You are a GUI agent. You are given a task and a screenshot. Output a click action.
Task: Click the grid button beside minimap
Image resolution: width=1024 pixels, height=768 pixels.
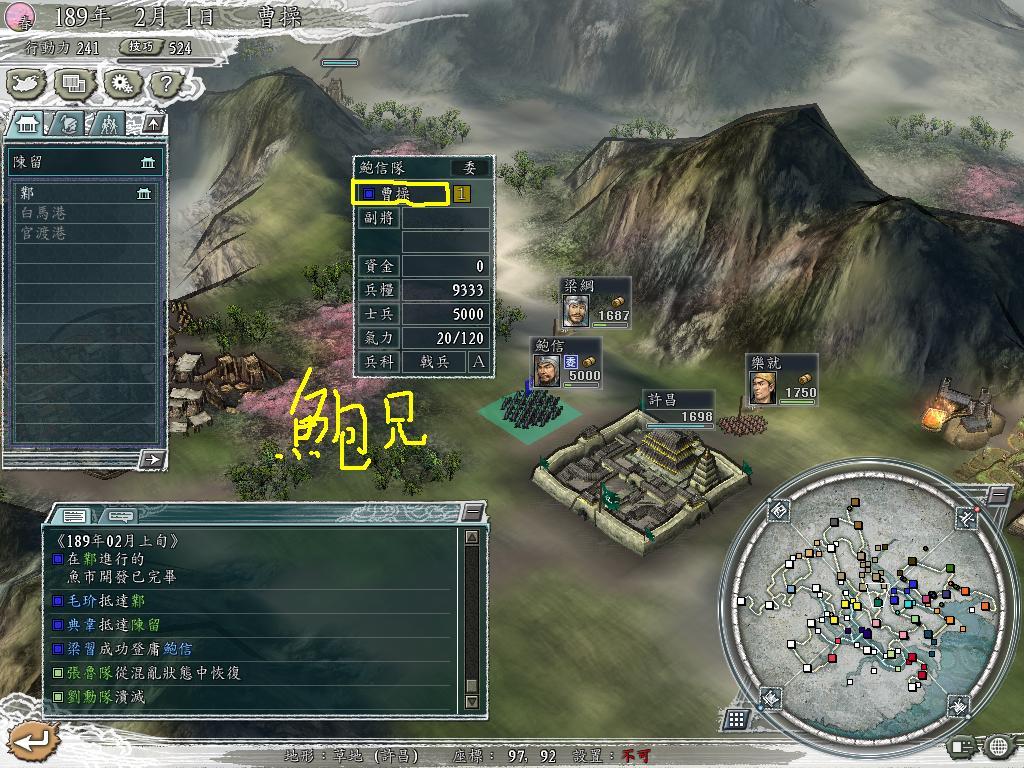point(735,718)
